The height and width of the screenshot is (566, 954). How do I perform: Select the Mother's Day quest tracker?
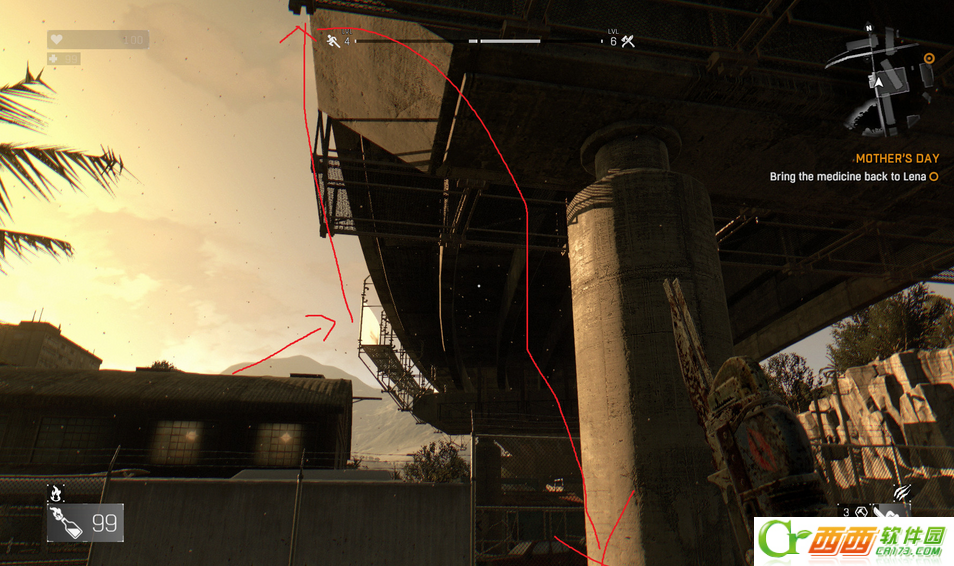coord(897,159)
